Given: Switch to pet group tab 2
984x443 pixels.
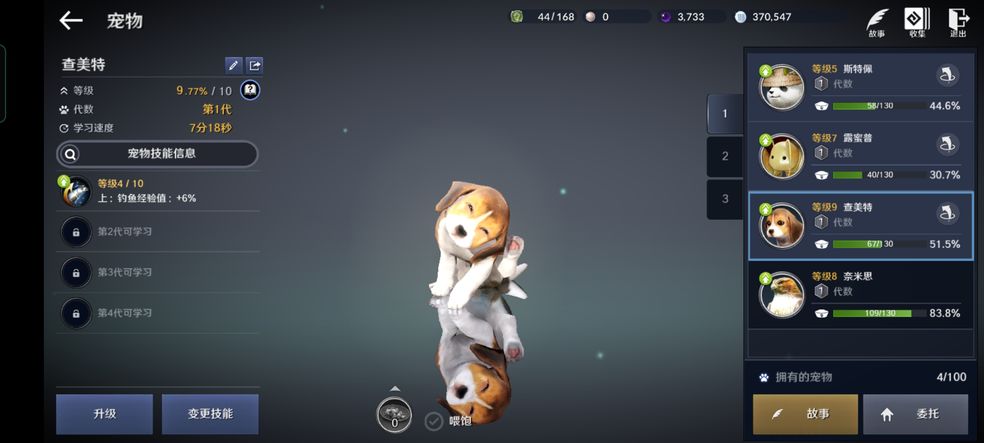Looking at the screenshot, I should 725,156.
